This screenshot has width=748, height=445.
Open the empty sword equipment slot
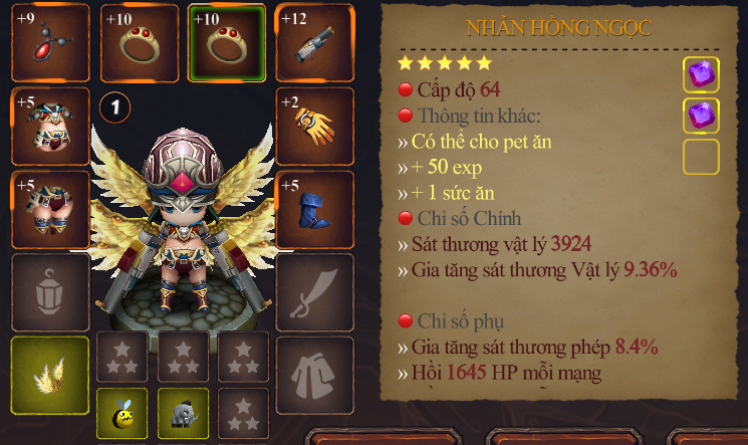[314, 292]
